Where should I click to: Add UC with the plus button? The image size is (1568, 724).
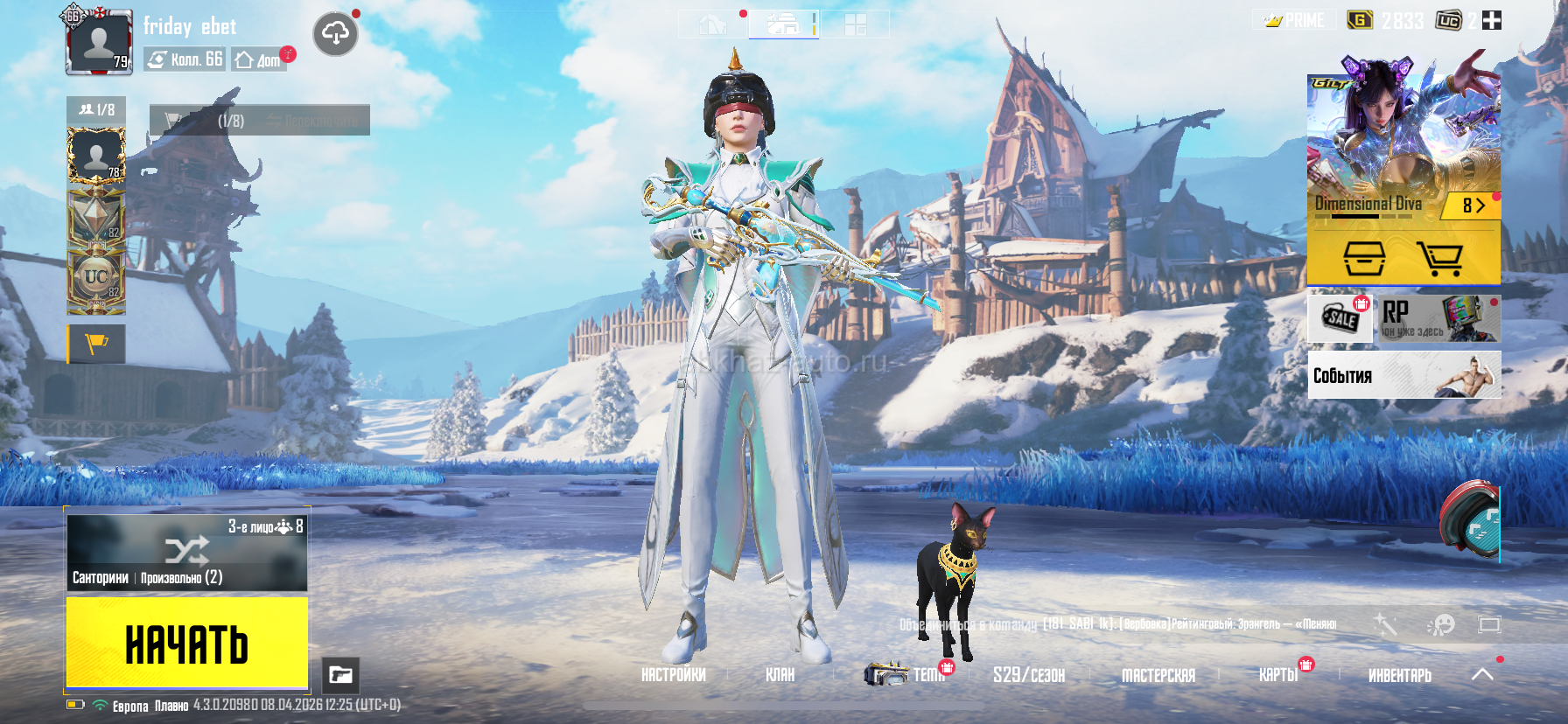point(1492,20)
